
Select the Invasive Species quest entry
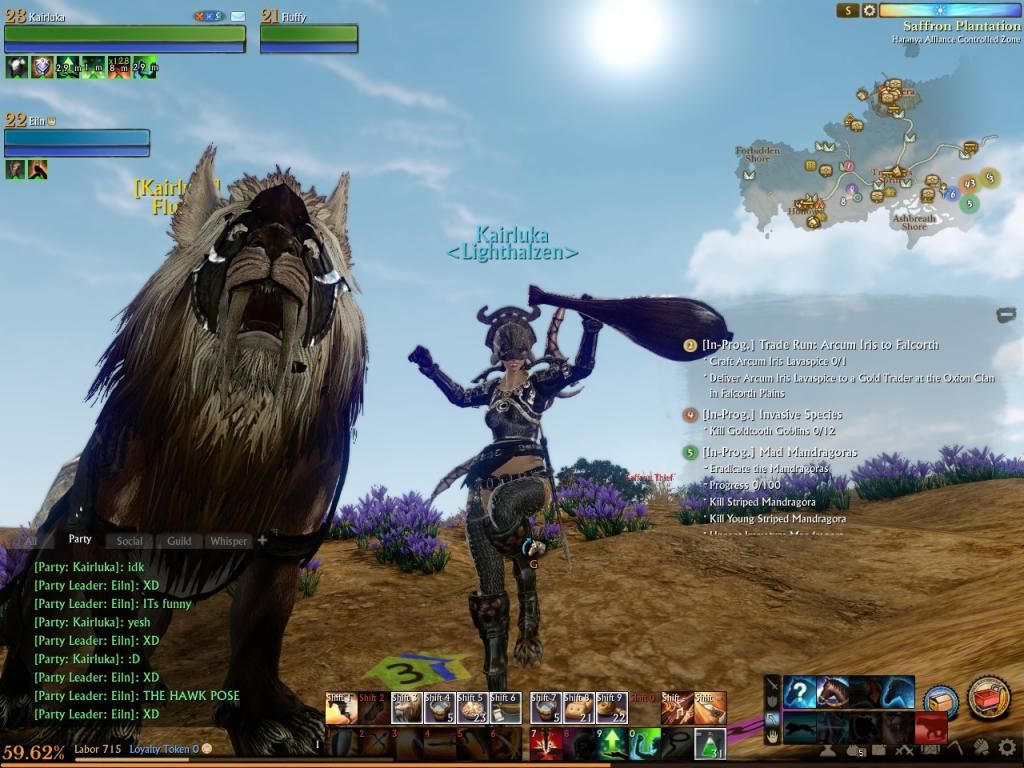[x=772, y=415]
